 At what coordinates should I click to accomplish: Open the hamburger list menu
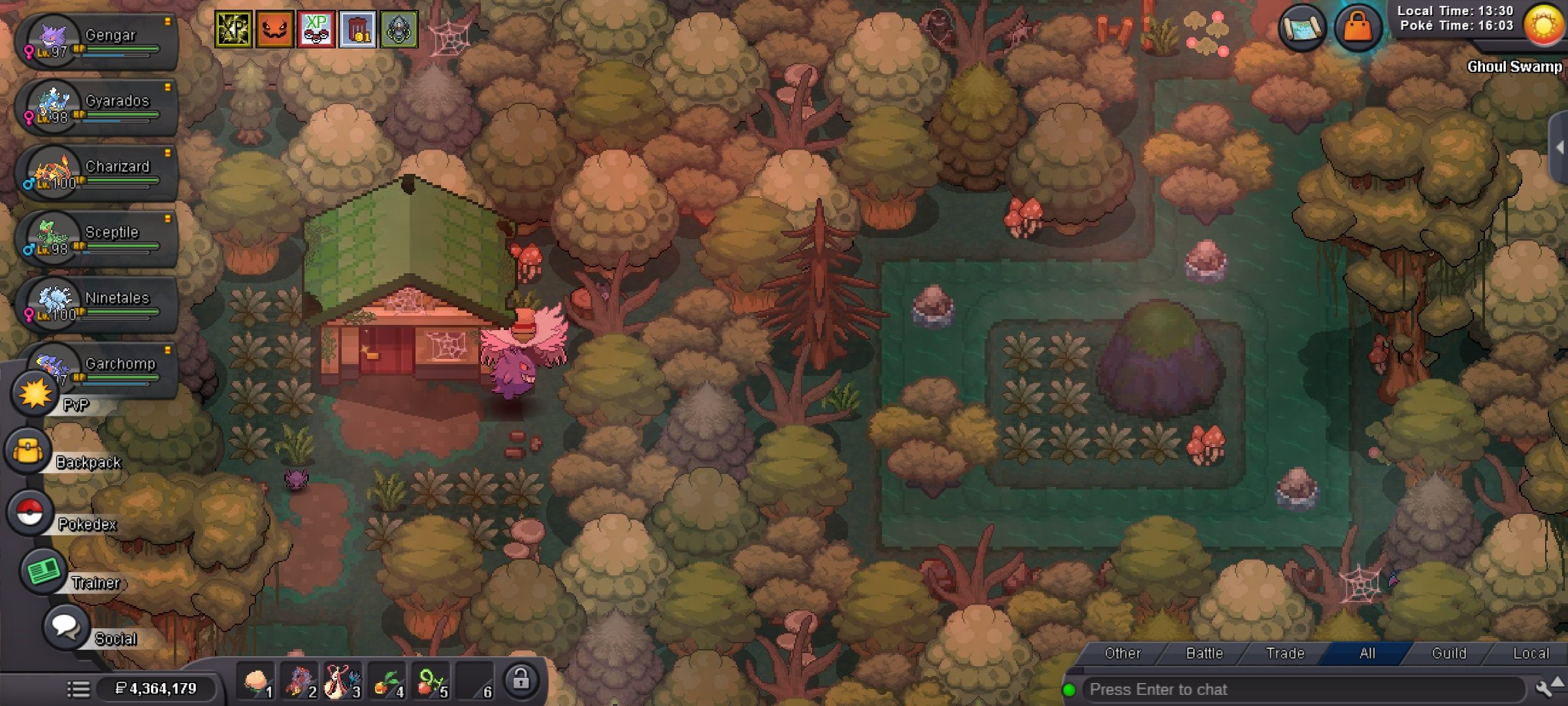pyautogui.click(x=78, y=688)
